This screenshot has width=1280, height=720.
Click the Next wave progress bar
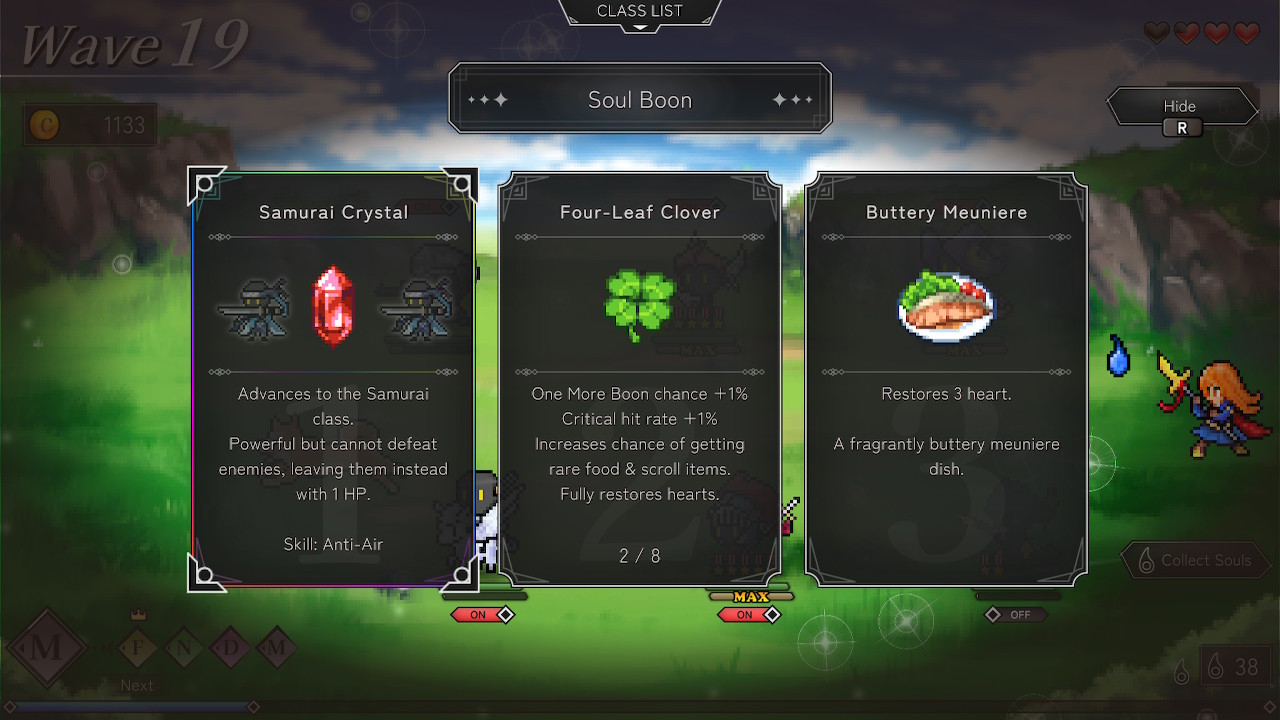click(x=130, y=705)
